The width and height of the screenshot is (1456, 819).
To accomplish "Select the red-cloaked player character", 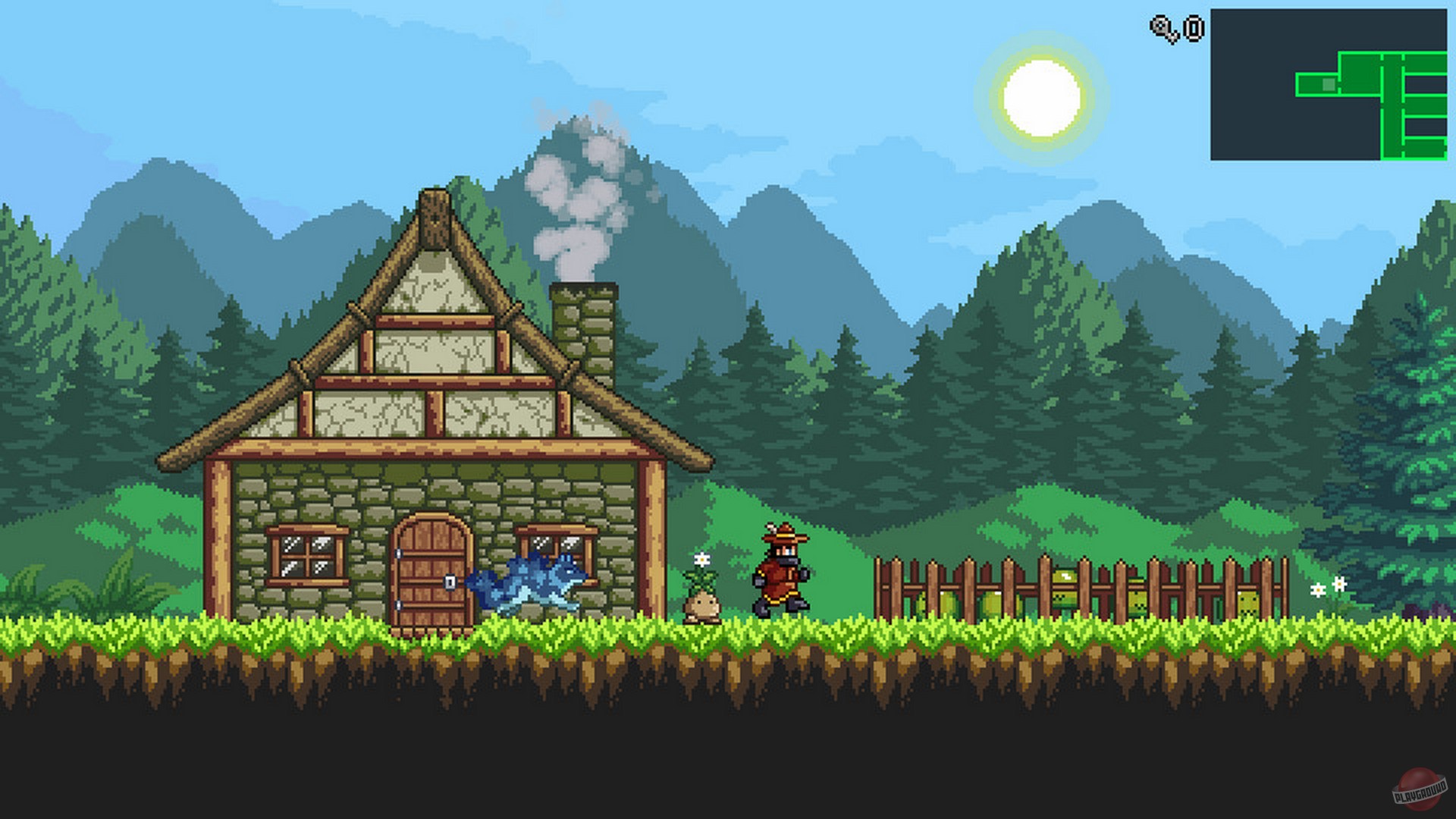I will coord(781,576).
